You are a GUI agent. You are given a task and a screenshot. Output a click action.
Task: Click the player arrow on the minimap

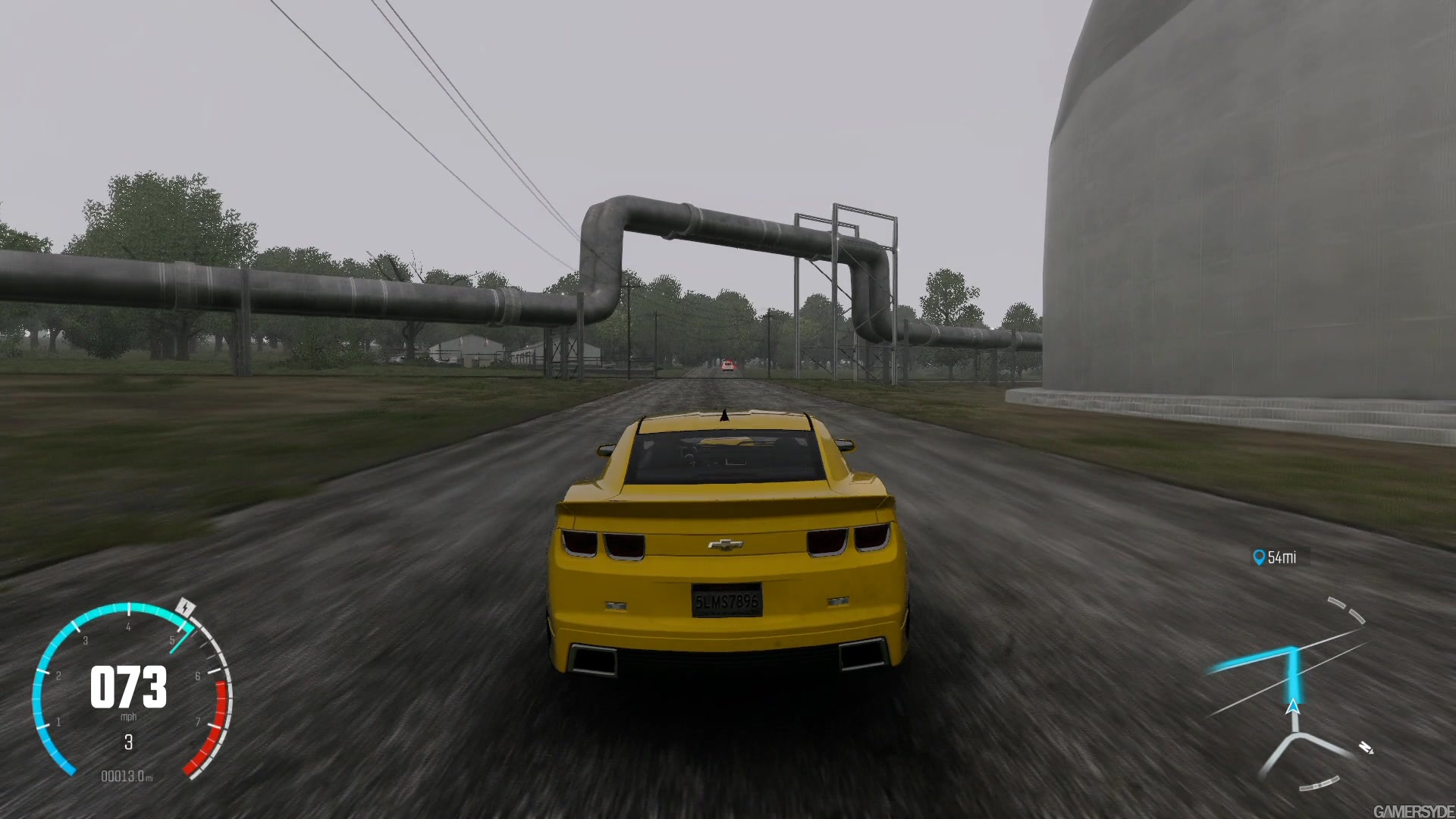[x=1292, y=708]
